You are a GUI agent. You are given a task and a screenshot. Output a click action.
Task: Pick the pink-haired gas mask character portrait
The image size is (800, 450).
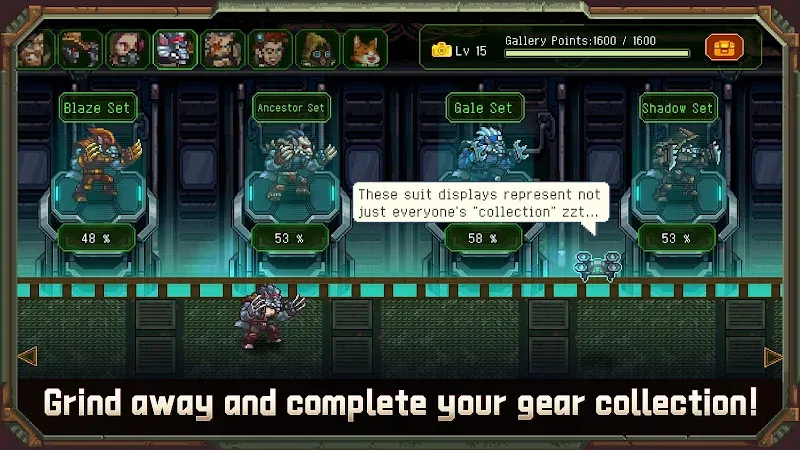coord(126,48)
